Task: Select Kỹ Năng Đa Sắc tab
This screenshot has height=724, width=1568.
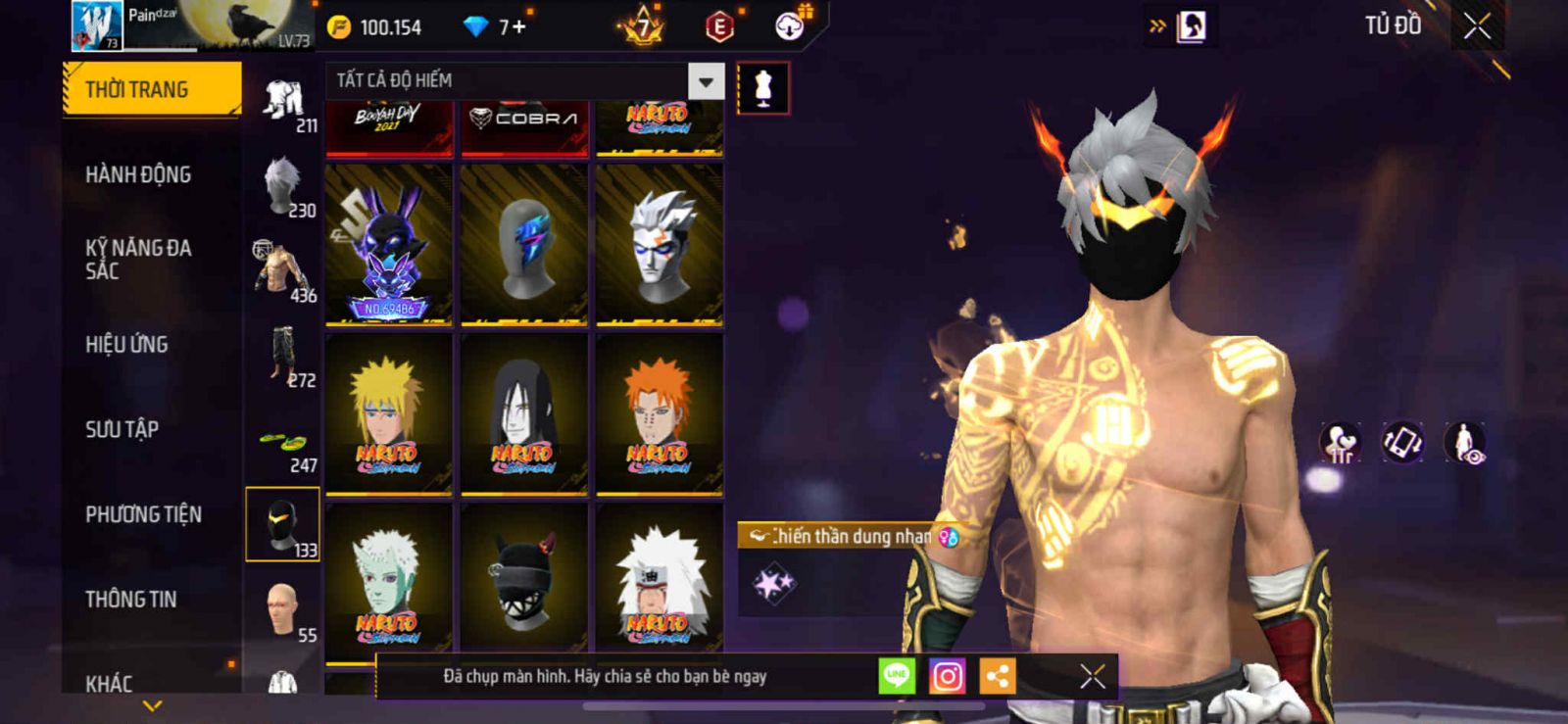Action: (x=138, y=260)
